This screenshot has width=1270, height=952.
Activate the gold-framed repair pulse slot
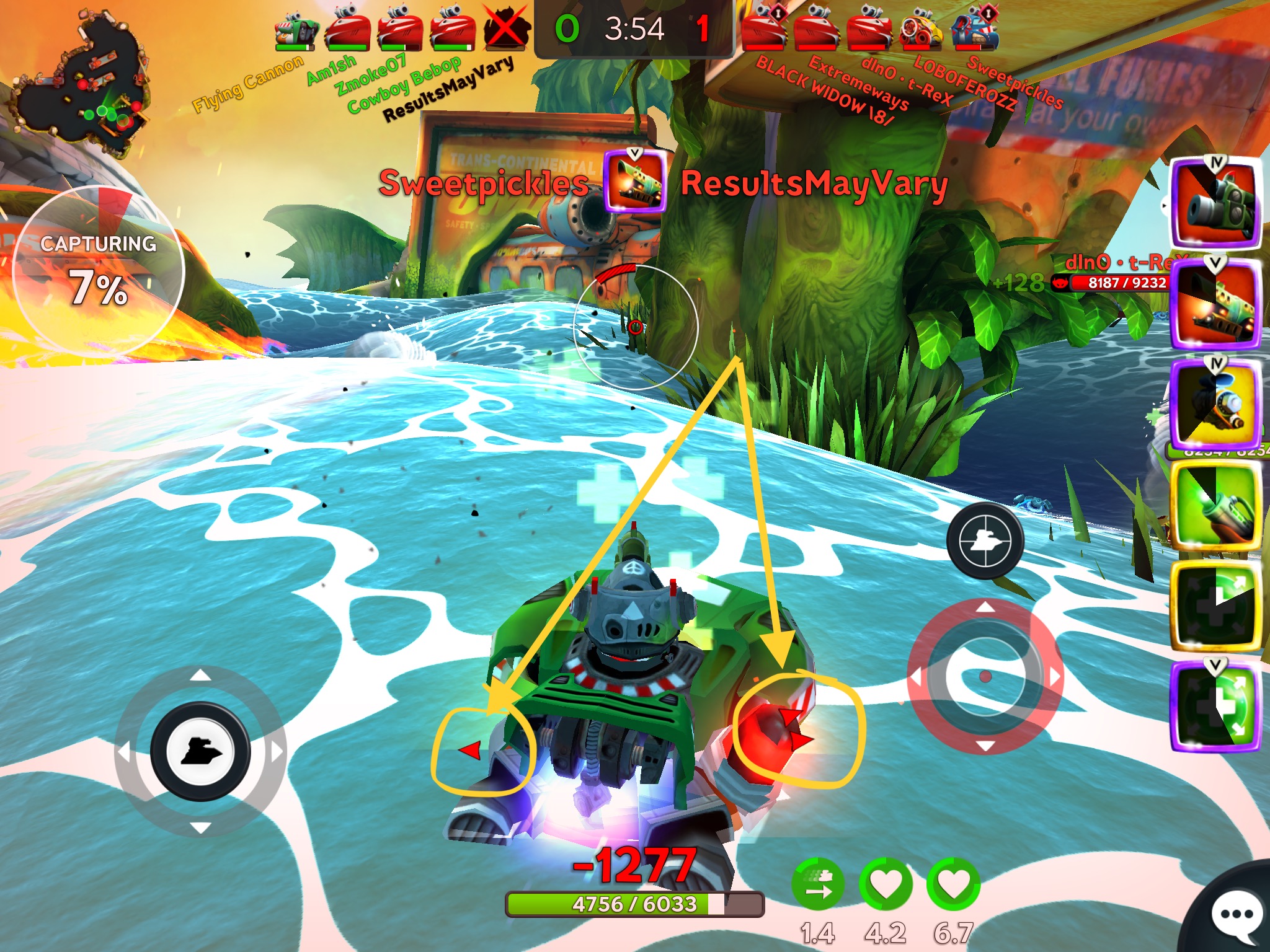click(x=1215, y=607)
